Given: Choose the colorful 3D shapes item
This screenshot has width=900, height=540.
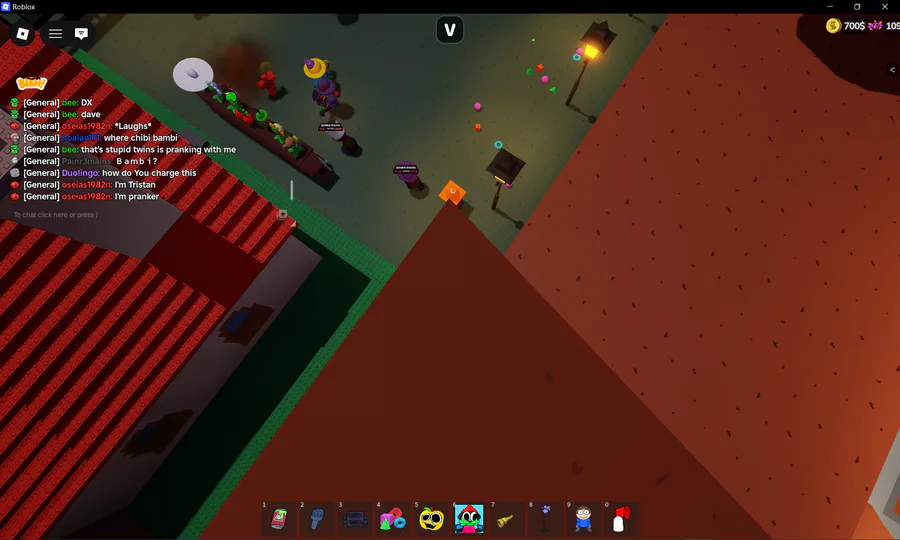Looking at the screenshot, I should (x=393, y=519).
